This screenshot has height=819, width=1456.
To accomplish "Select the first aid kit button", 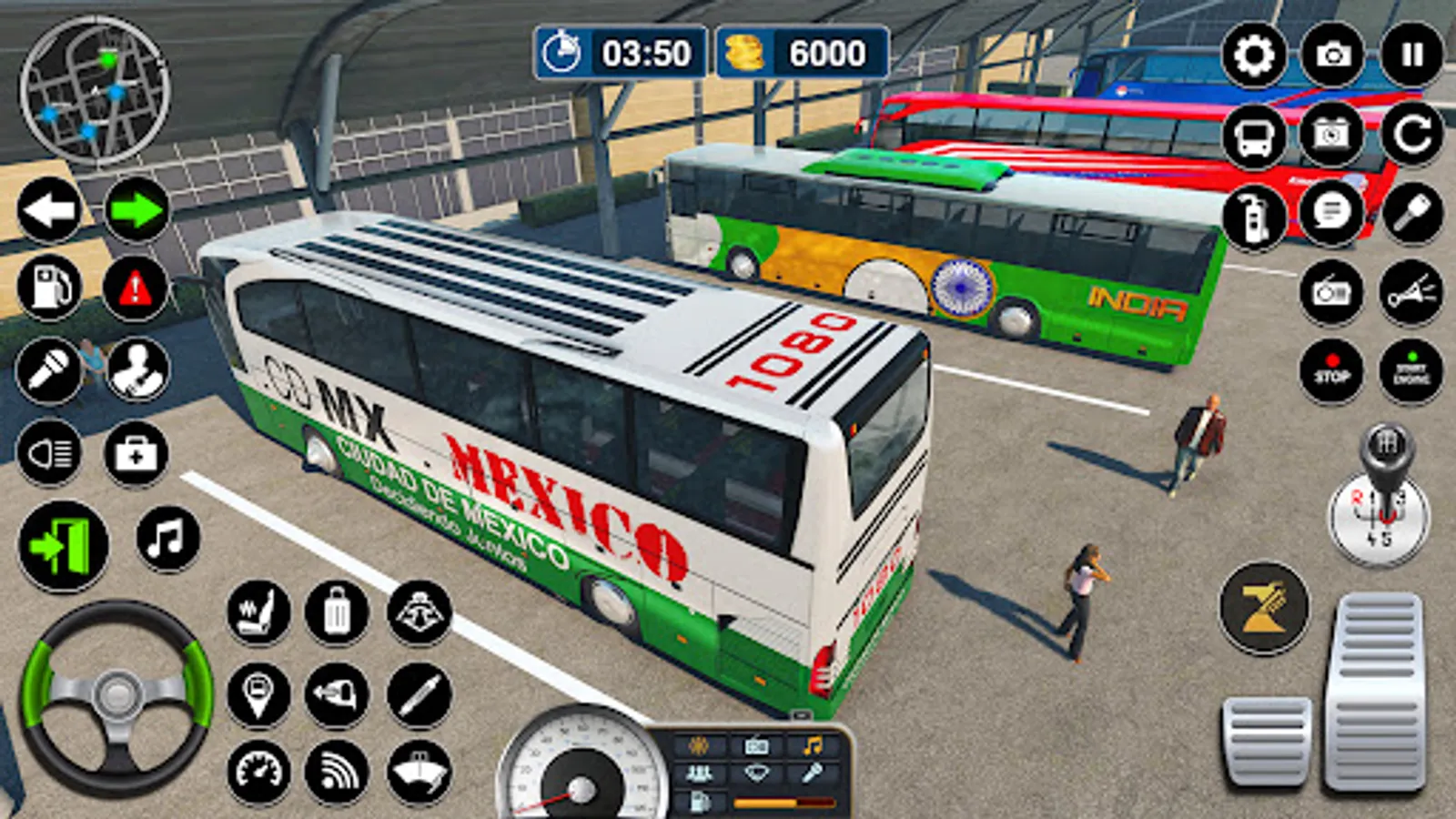I will (x=136, y=452).
